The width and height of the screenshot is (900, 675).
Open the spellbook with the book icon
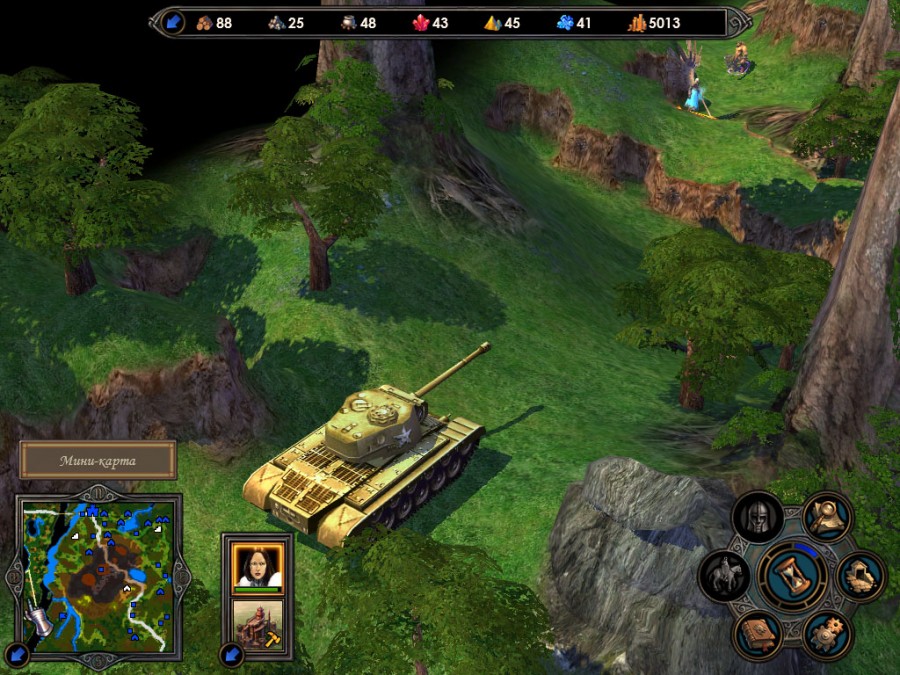pos(757,634)
